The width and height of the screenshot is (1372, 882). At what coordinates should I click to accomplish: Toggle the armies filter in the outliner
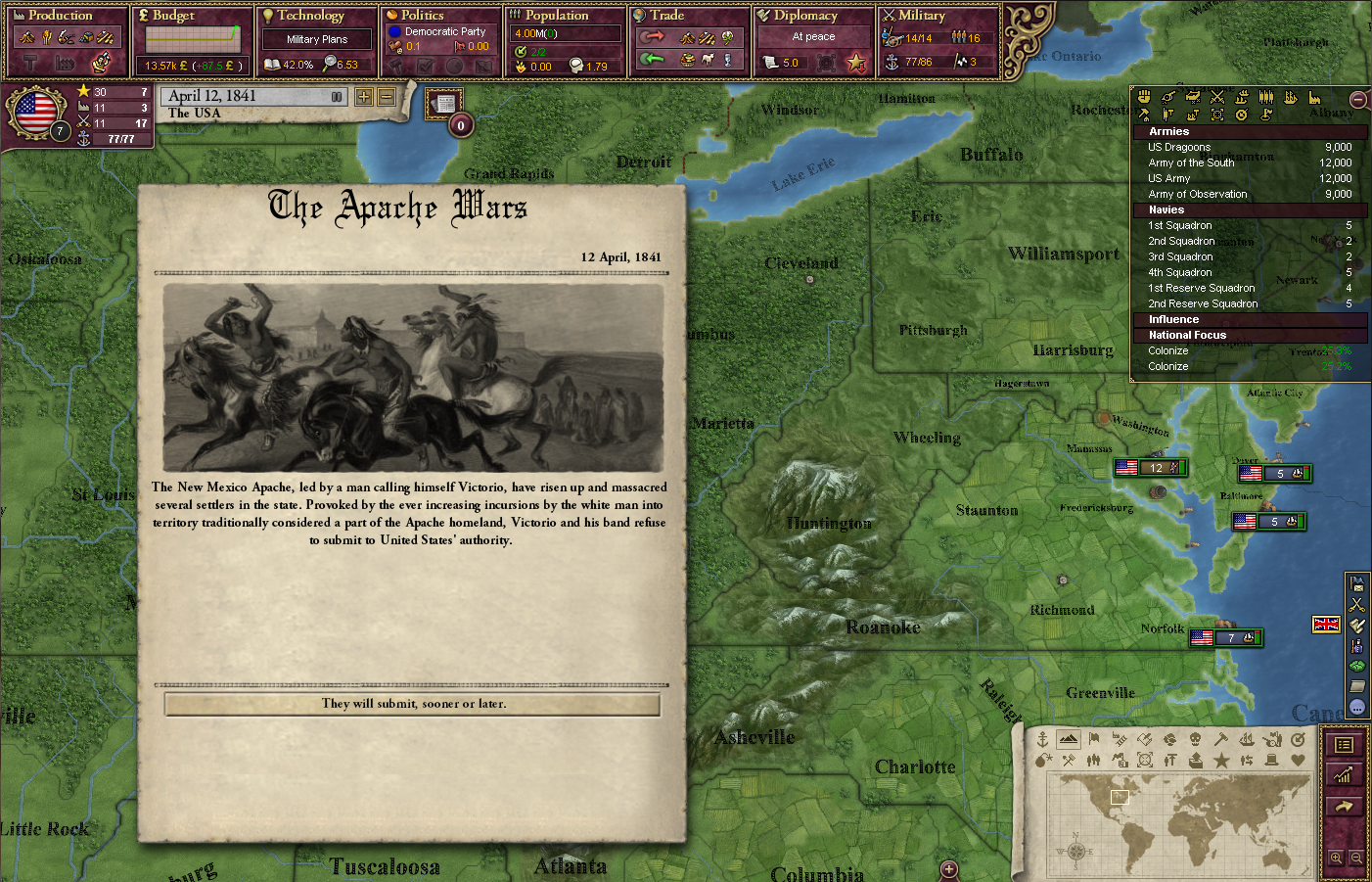(1217, 98)
